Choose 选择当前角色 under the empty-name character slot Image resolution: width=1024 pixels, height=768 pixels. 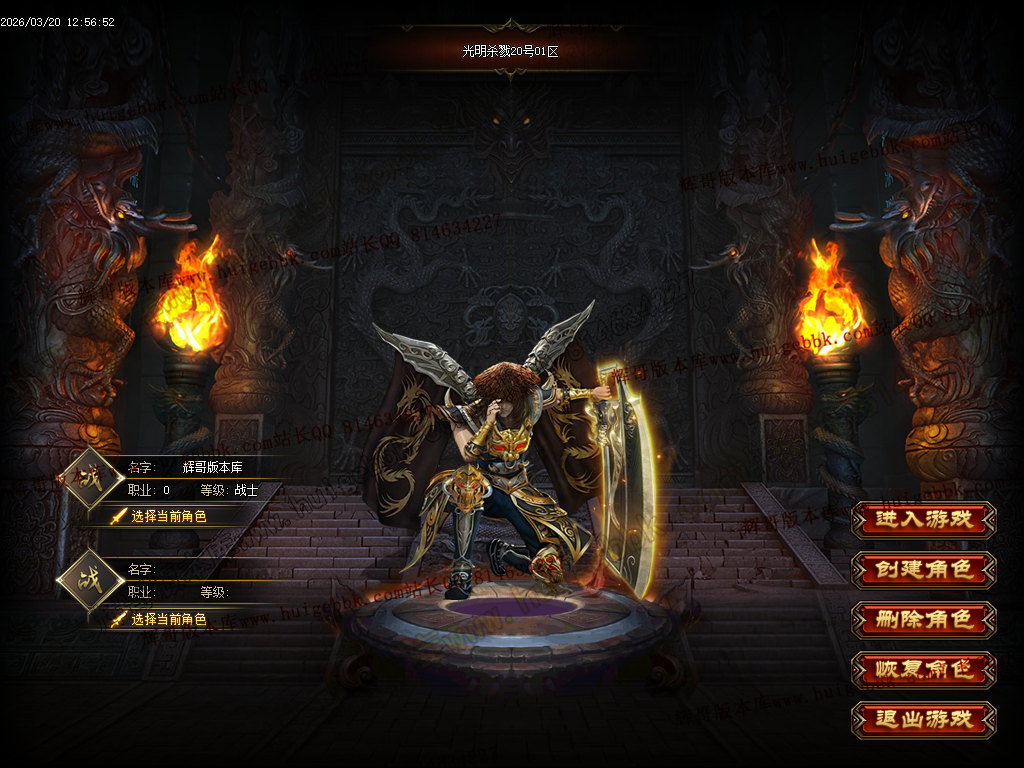click(x=168, y=619)
